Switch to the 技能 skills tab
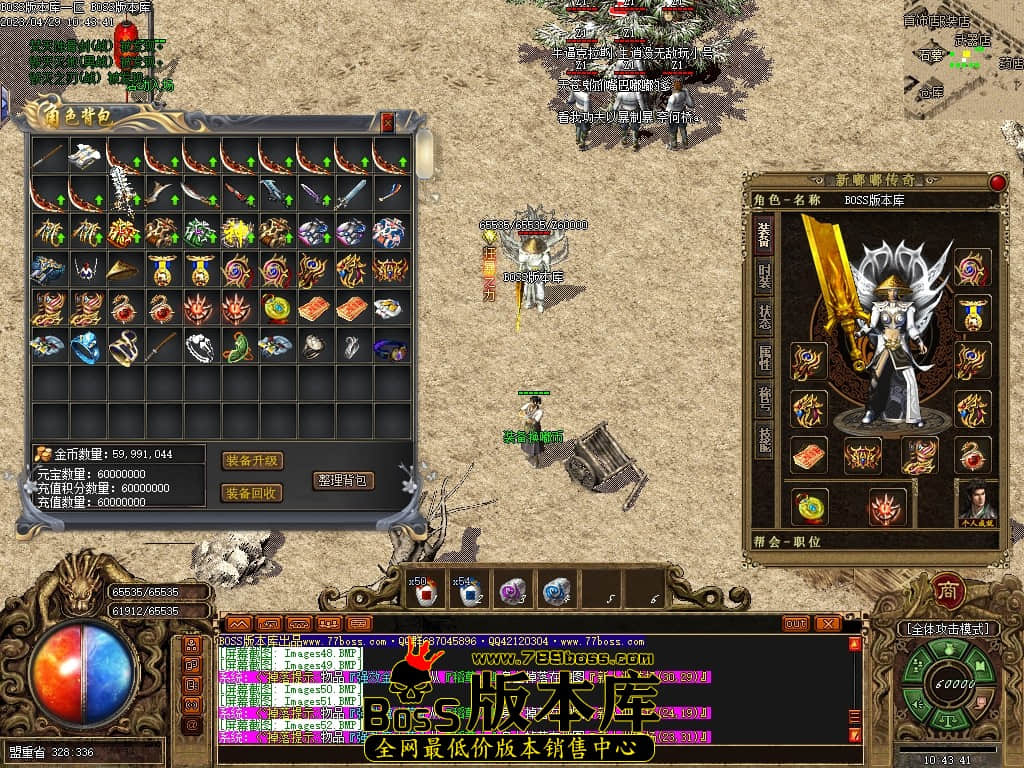Viewport: 1024px width, 768px height. pyautogui.click(x=764, y=441)
